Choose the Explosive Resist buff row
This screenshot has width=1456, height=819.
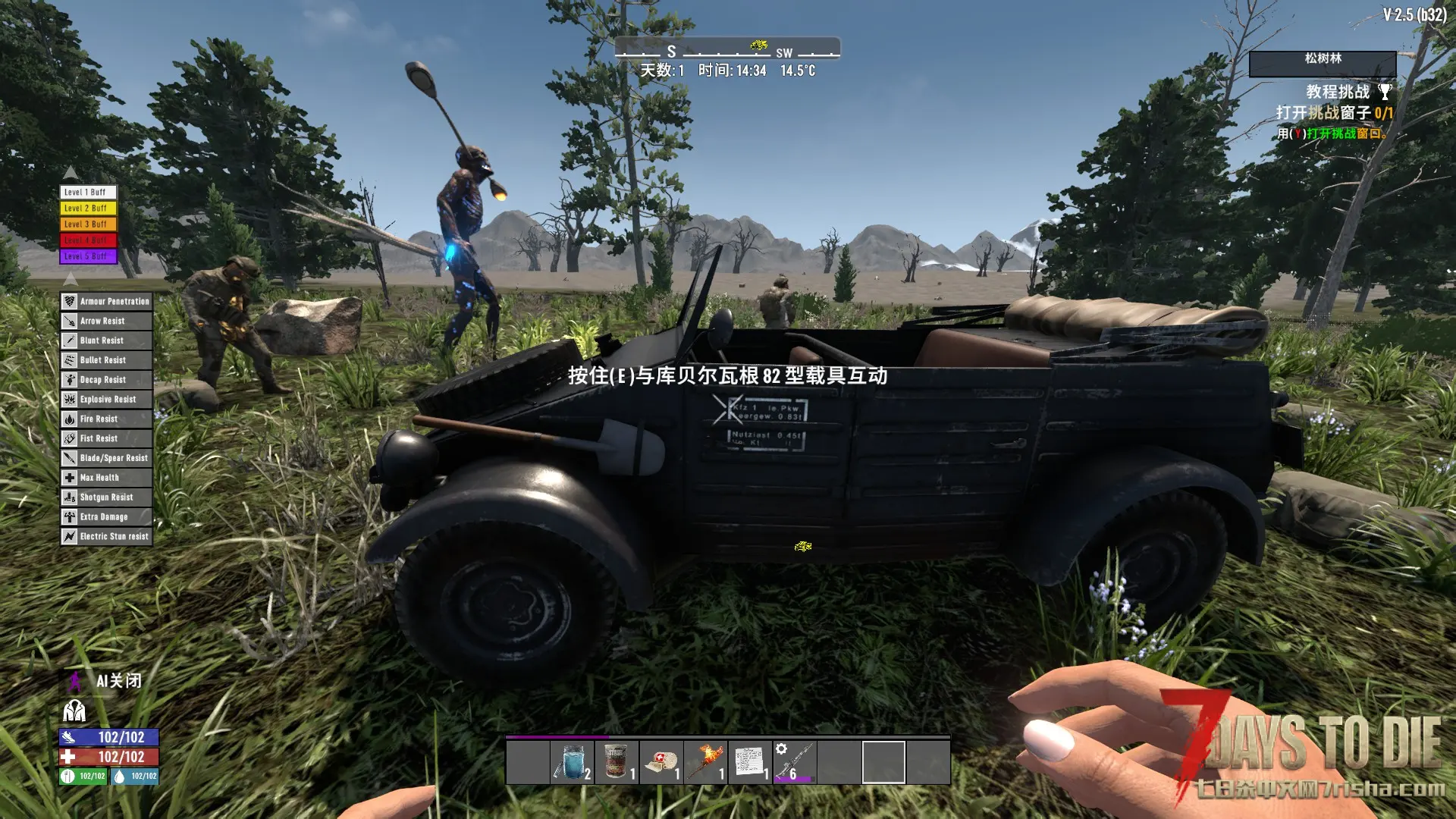tap(106, 400)
